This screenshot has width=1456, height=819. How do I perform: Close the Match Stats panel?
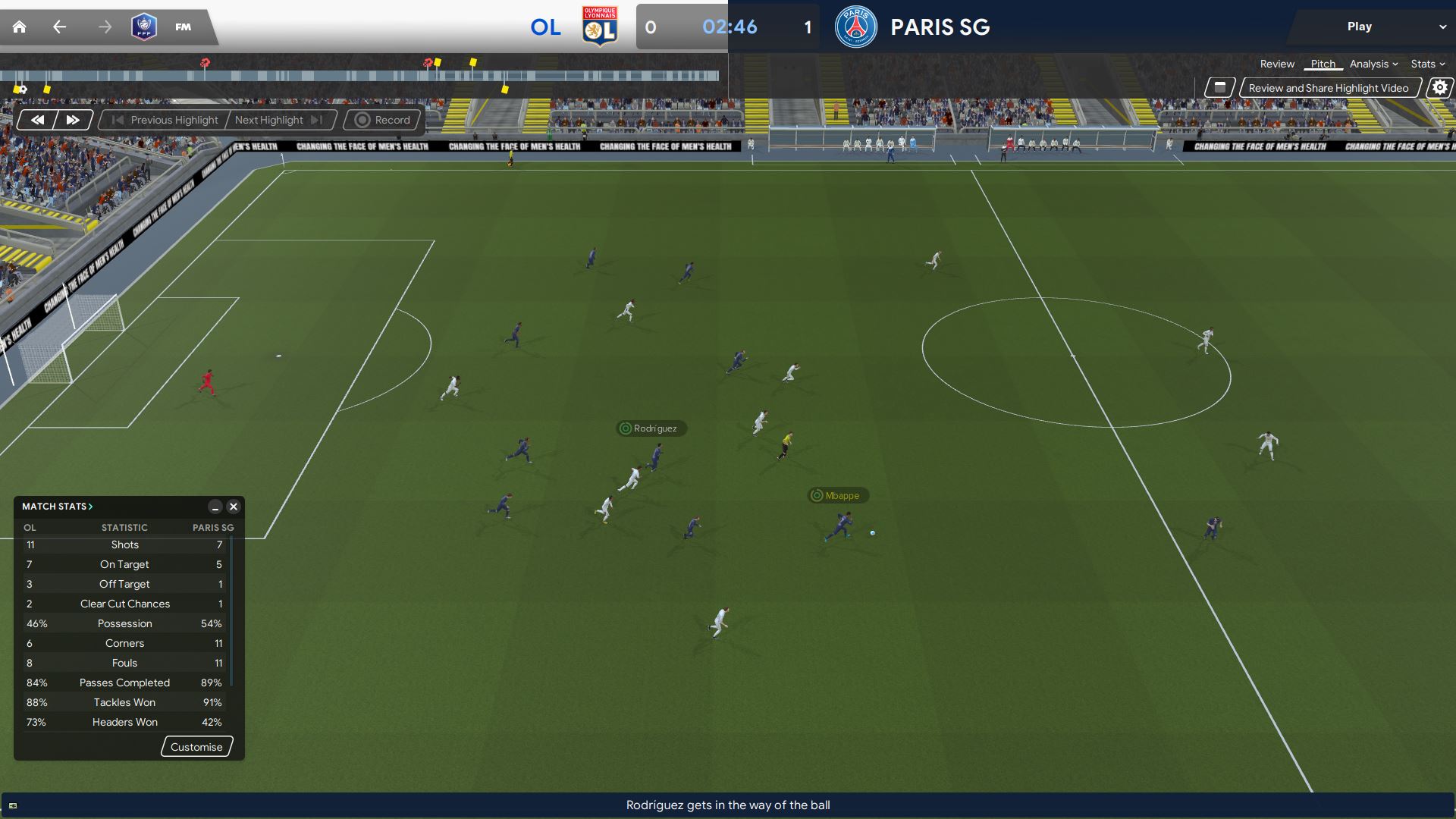234,507
